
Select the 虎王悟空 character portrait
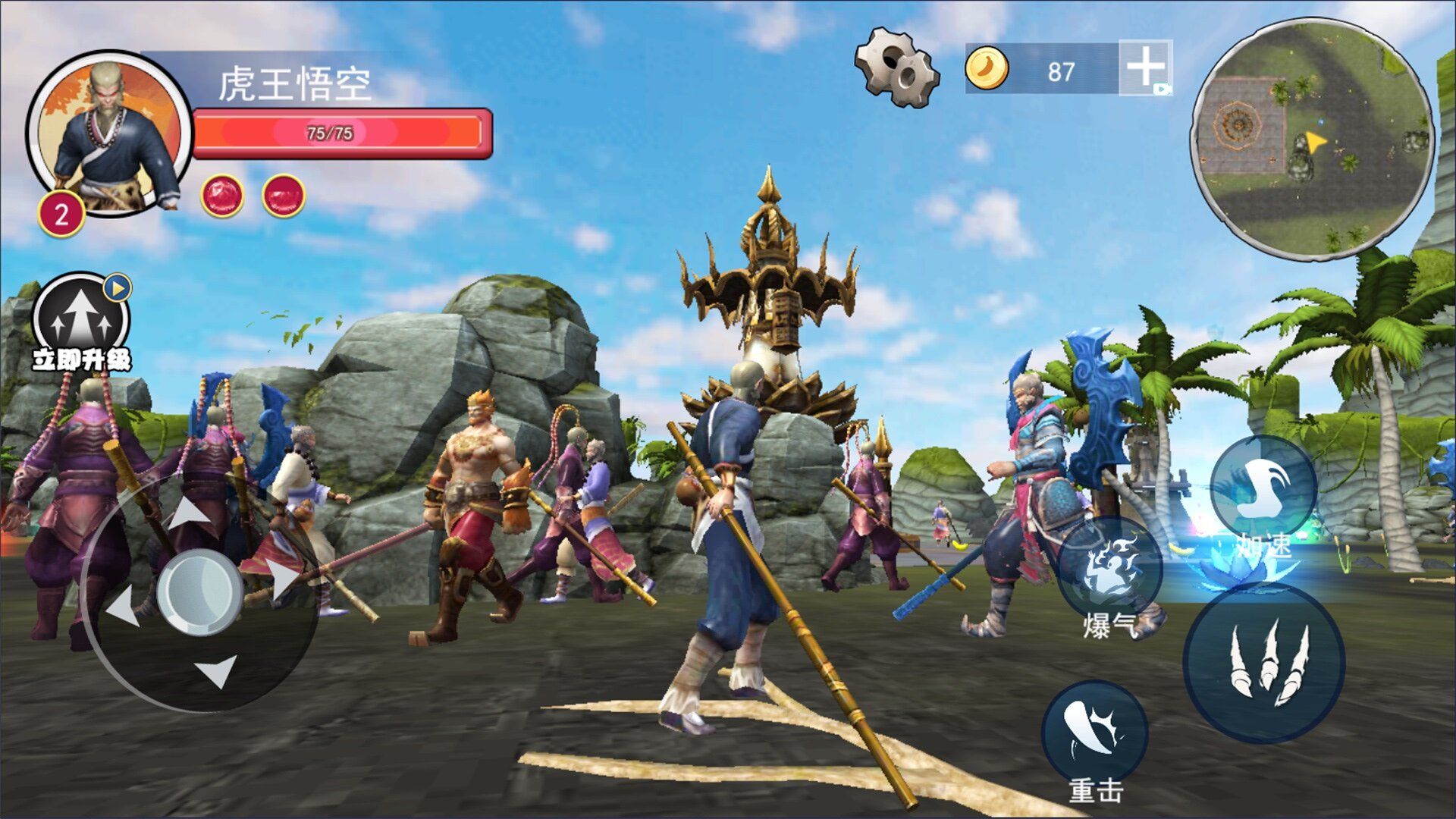tap(110, 135)
